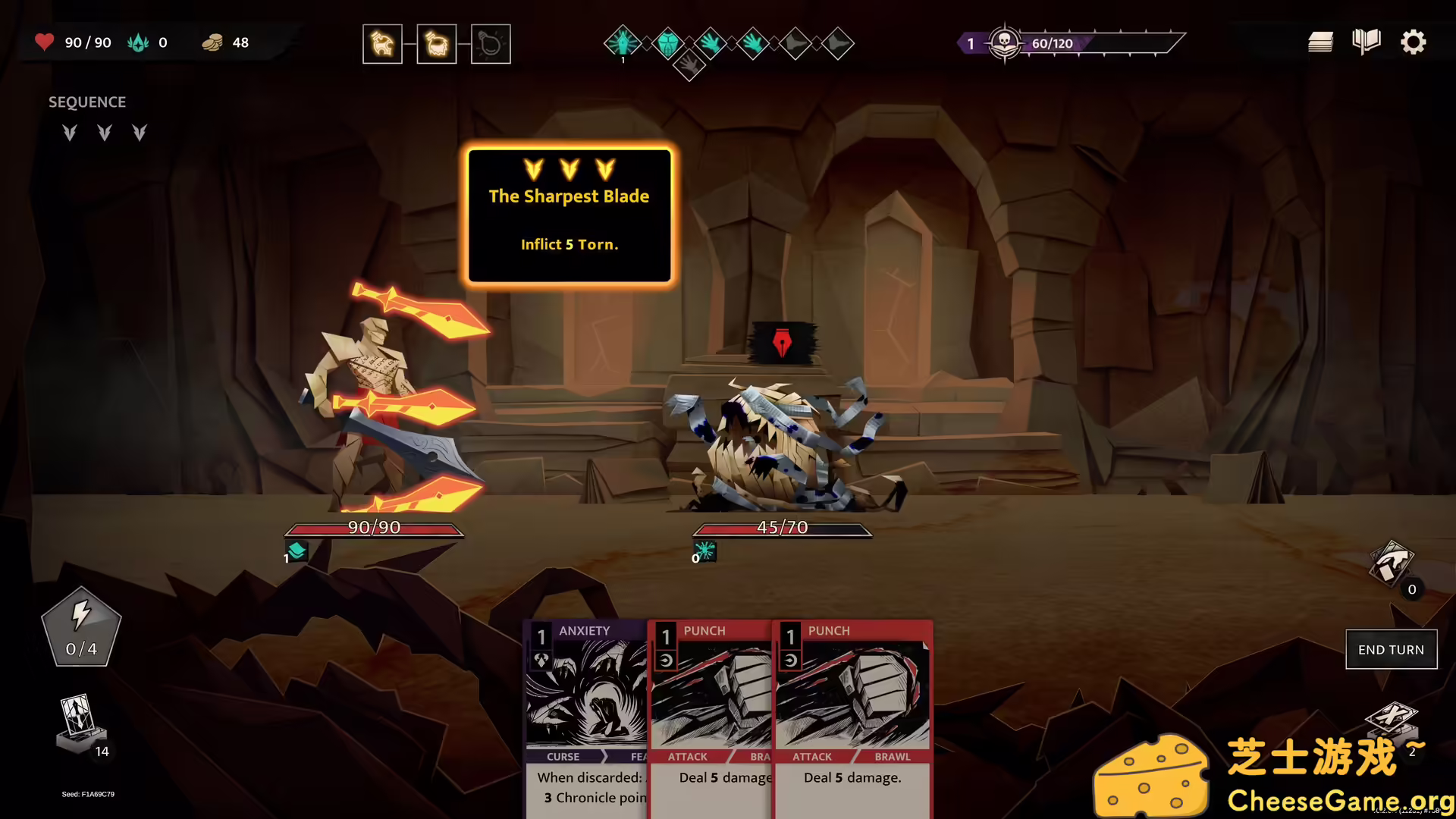The height and width of the screenshot is (819, 1456).
Task: Select the teal torso armor map node
Action: click(667, 44)
